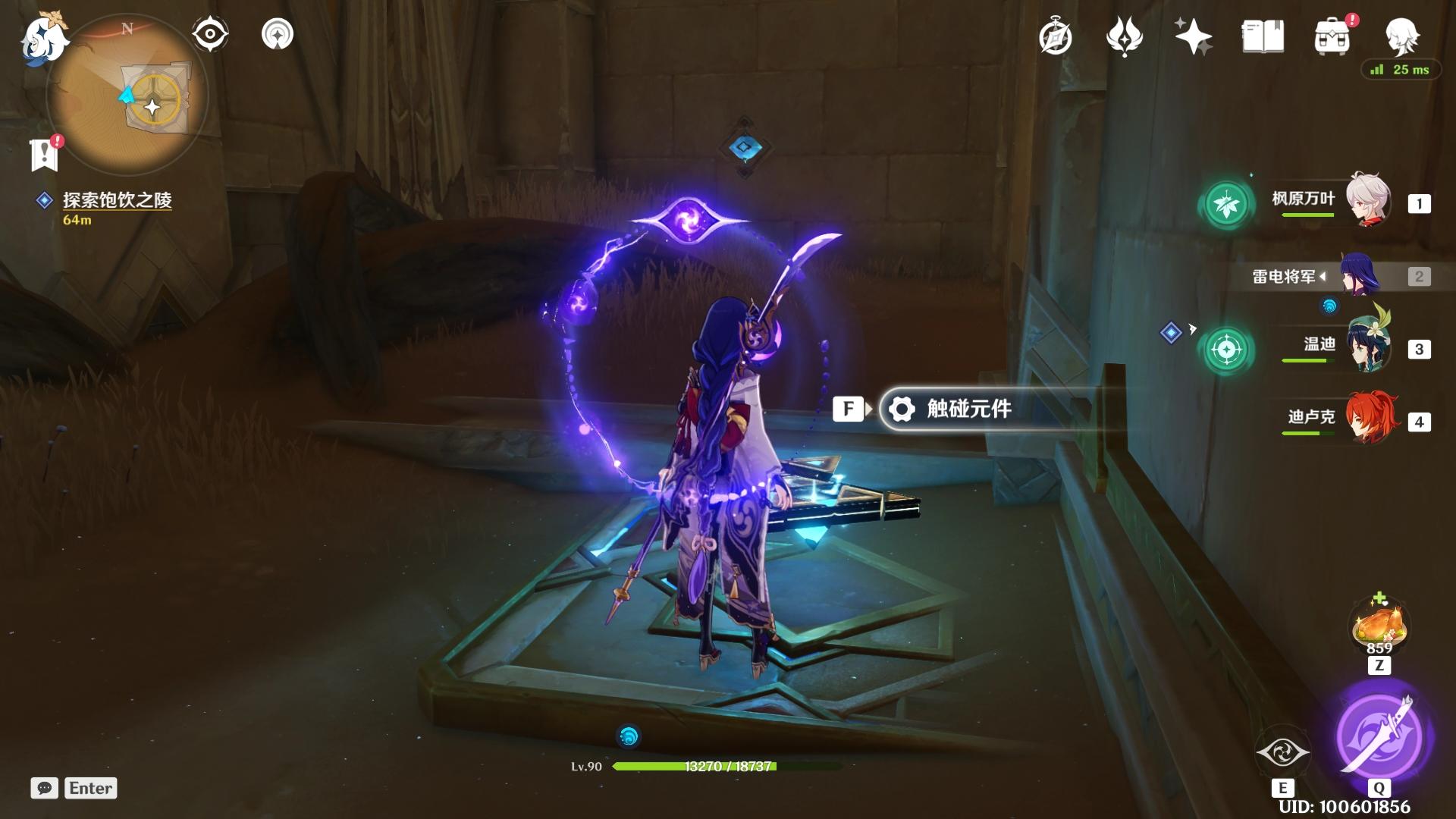
Task: Open the adventurer handbook book icon
Action: pos(1263,36)
